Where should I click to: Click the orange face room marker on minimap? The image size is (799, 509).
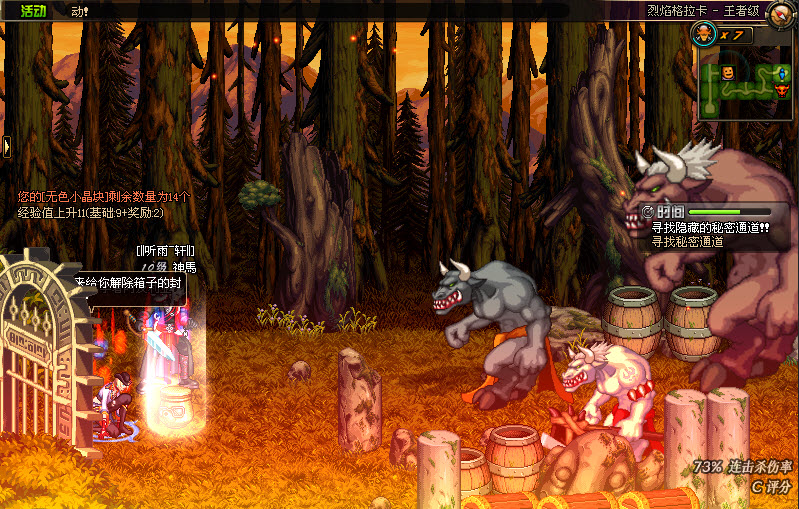(x=728, y=73)
